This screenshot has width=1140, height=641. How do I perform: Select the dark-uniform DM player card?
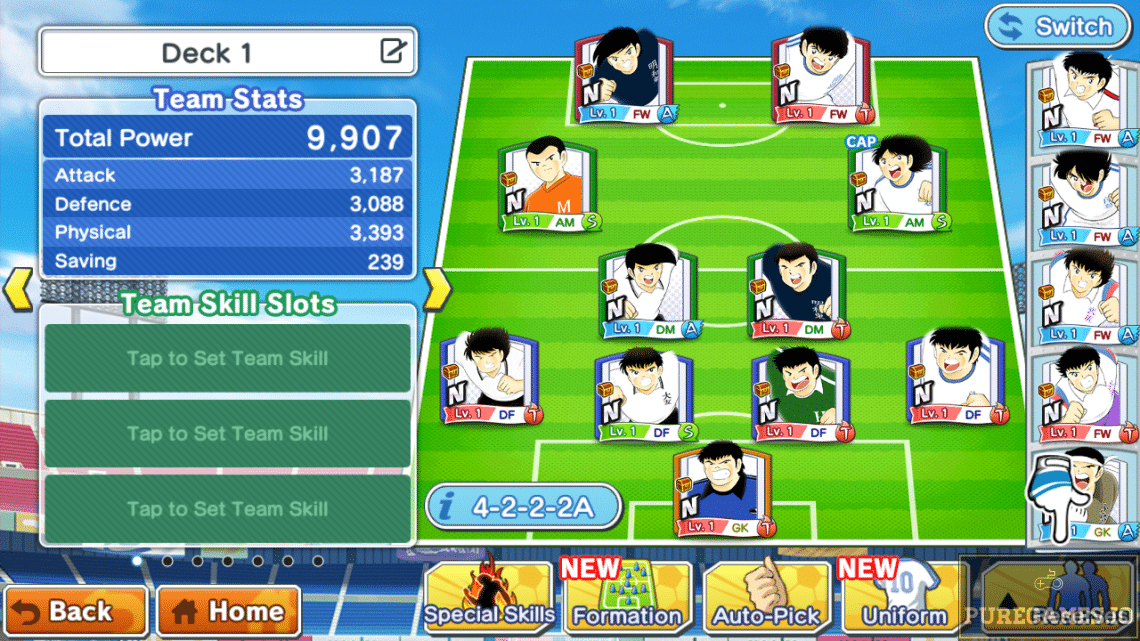click(x=797, y=292)
